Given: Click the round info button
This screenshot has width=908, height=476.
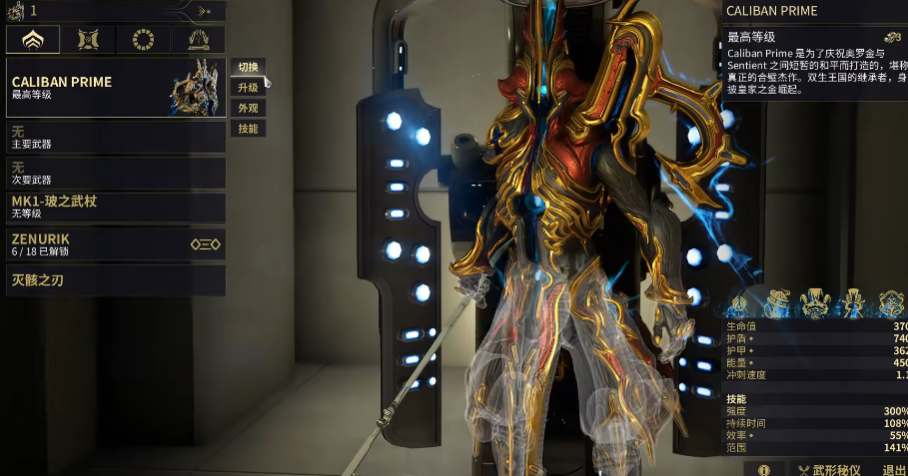Looking at the screenshot, I should point(764,469).
